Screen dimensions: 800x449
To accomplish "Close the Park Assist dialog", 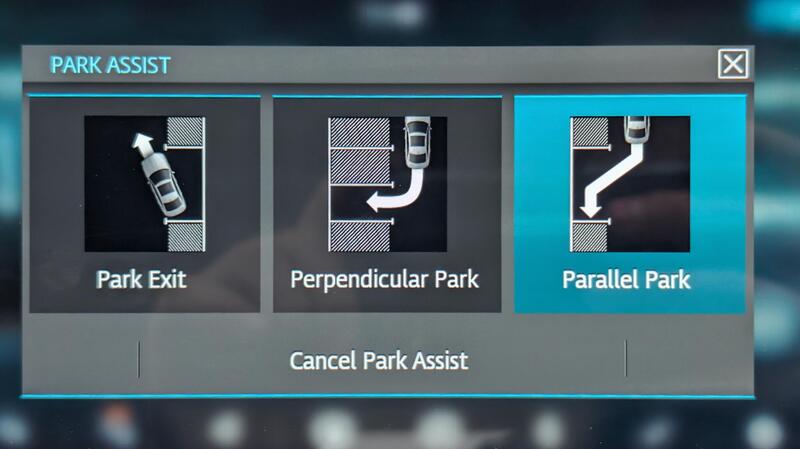I will pyautogui.click(x=733, y=65).
